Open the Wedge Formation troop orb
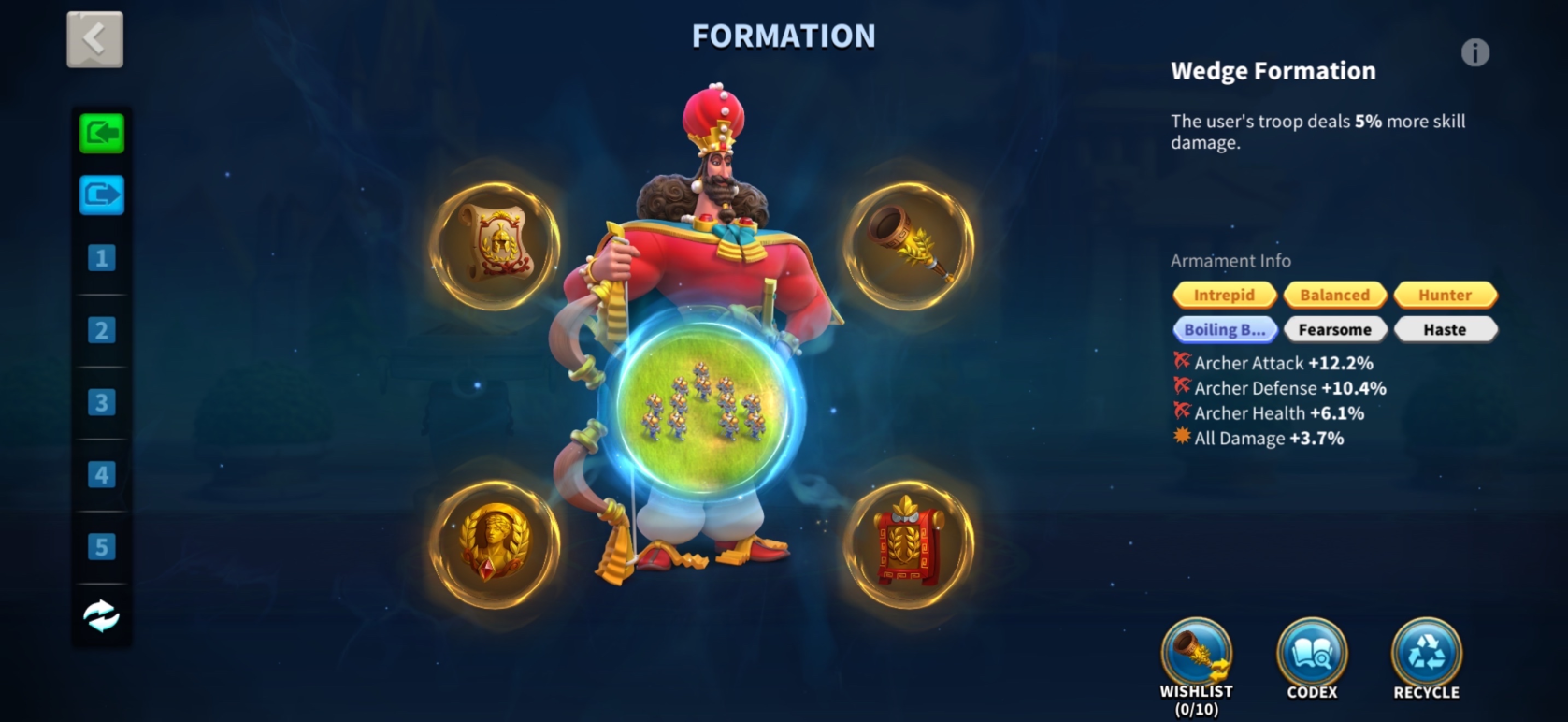The height and width of the screenshot is (722, 1568). point(702,409)
